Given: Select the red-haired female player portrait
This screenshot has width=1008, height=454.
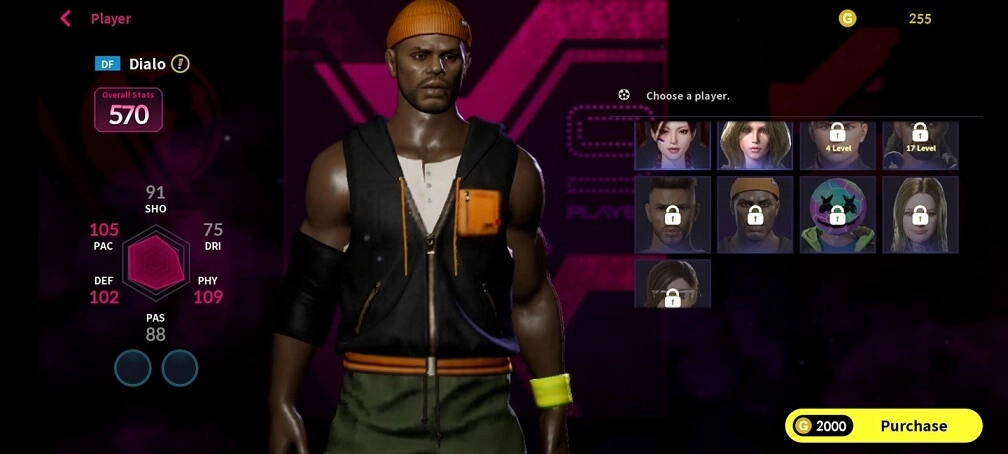Looking at the screenshot, I should [673, 145].
